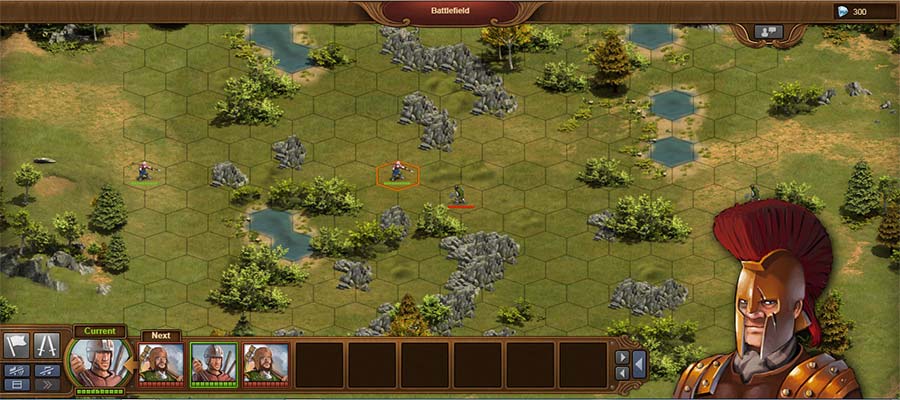The height and width of the screenshot is (400, 900).
Task: Click the small rectangle toggle button
Action: click(x=17, y=384)
